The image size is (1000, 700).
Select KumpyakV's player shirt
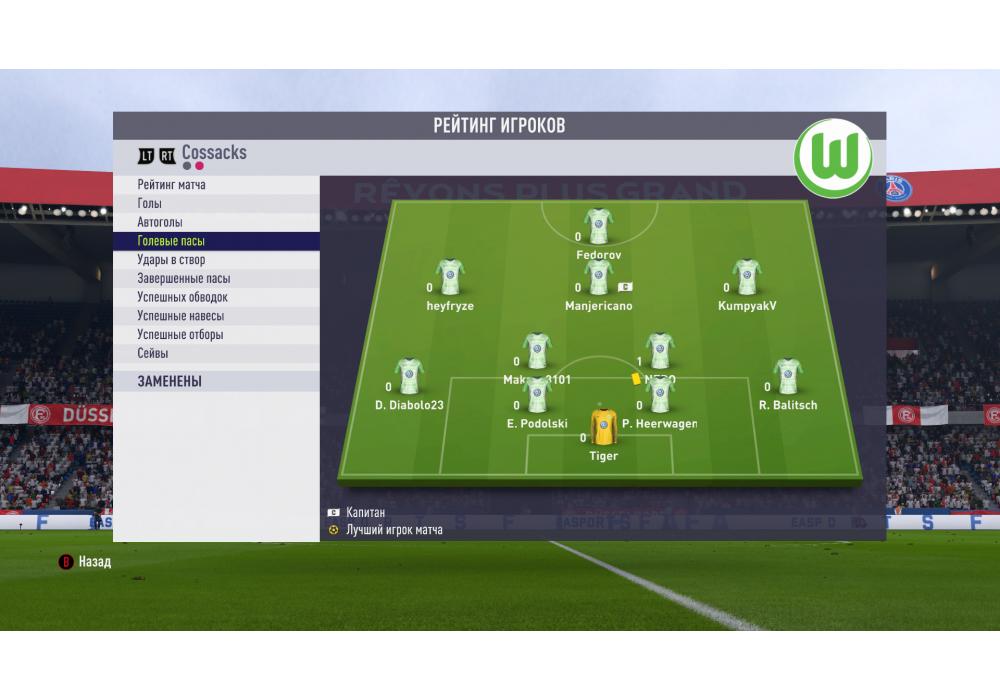point(747,277)
